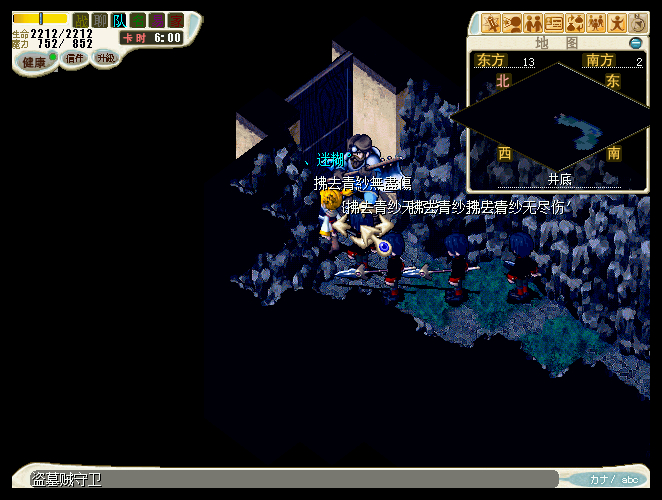
Task: Open the three-person family group icon
Action: (596, 22)
